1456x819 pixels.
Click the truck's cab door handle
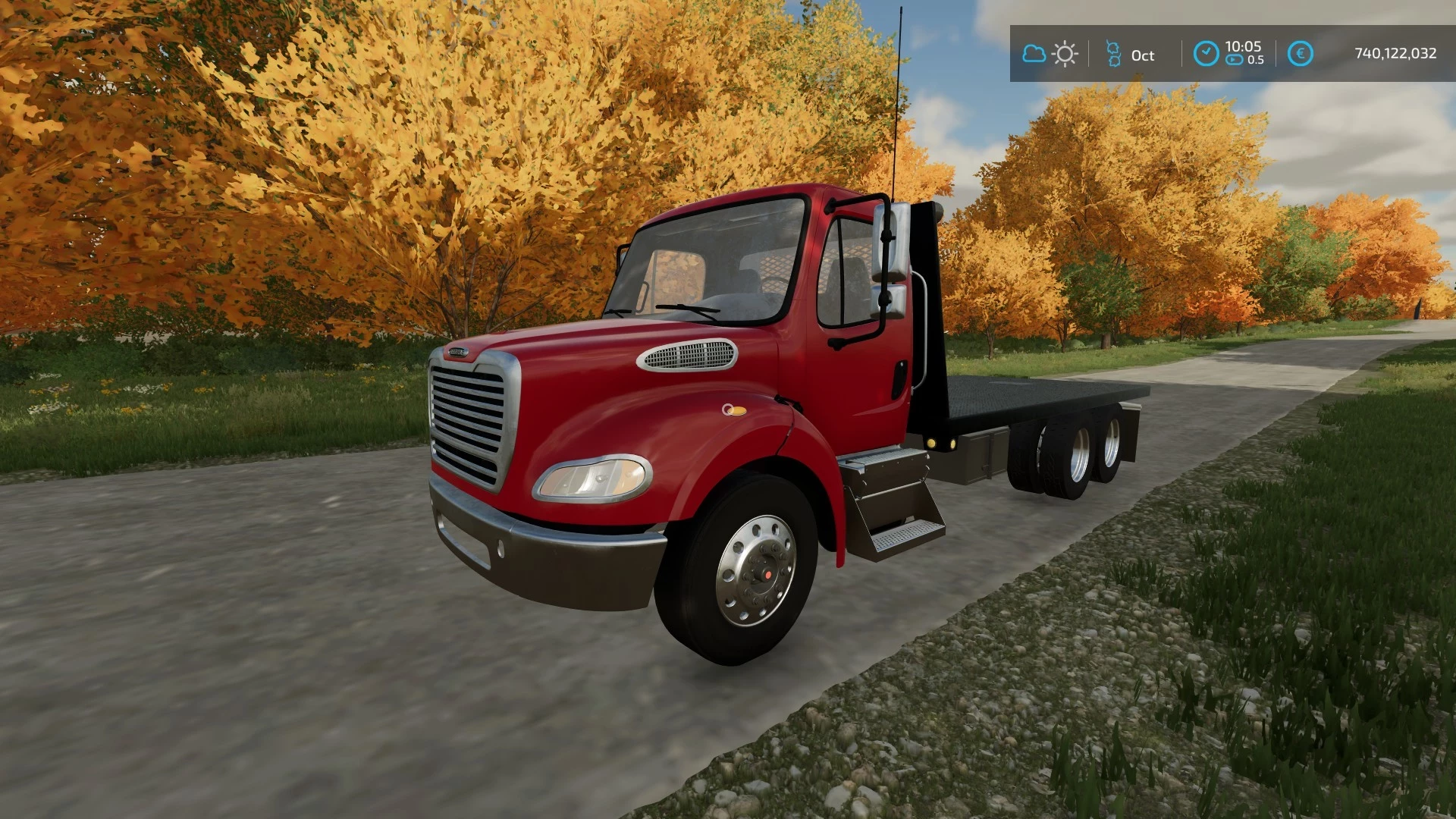click(900, 376)
